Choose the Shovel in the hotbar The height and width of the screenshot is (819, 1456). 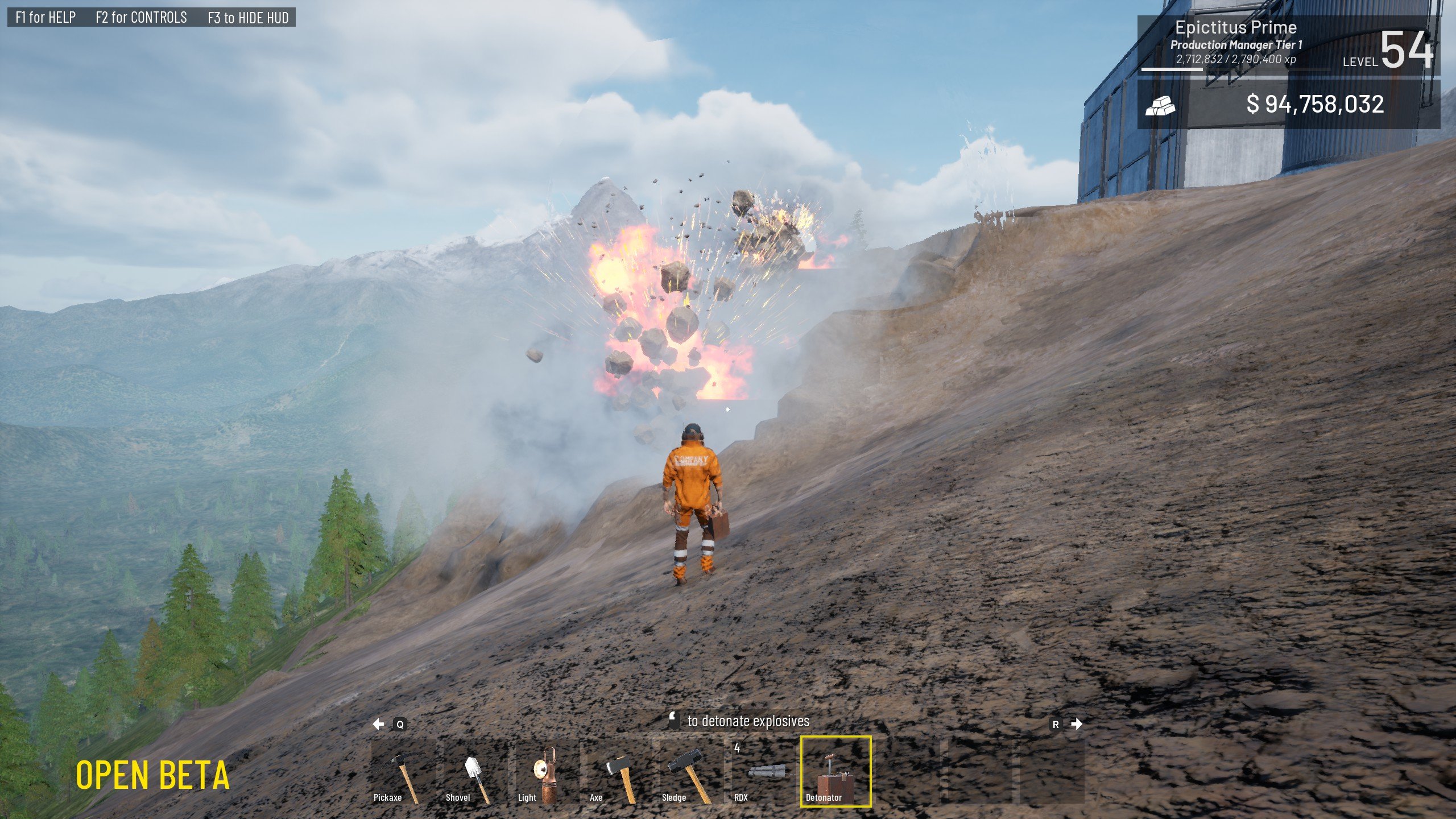pyautogui.click(x=475, y=771)
